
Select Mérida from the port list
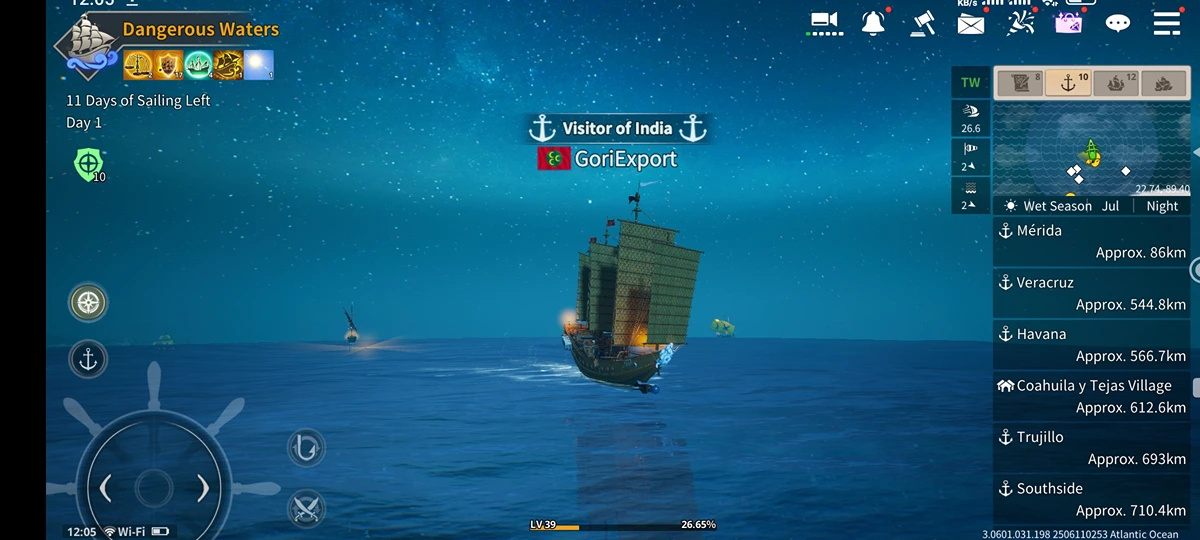point(1091,241)
